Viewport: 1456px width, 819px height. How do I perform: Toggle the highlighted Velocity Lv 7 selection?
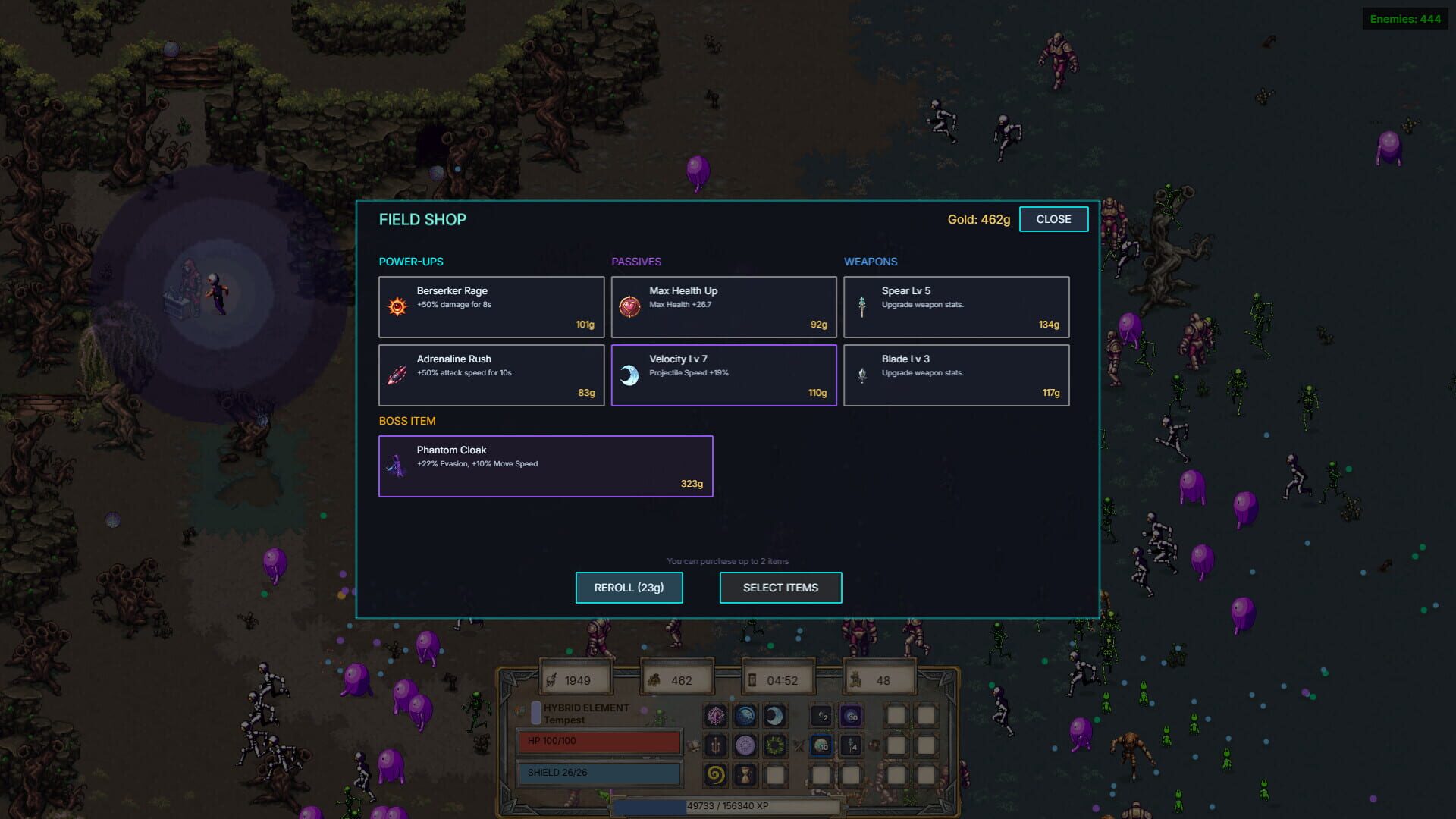click(723, 375)
